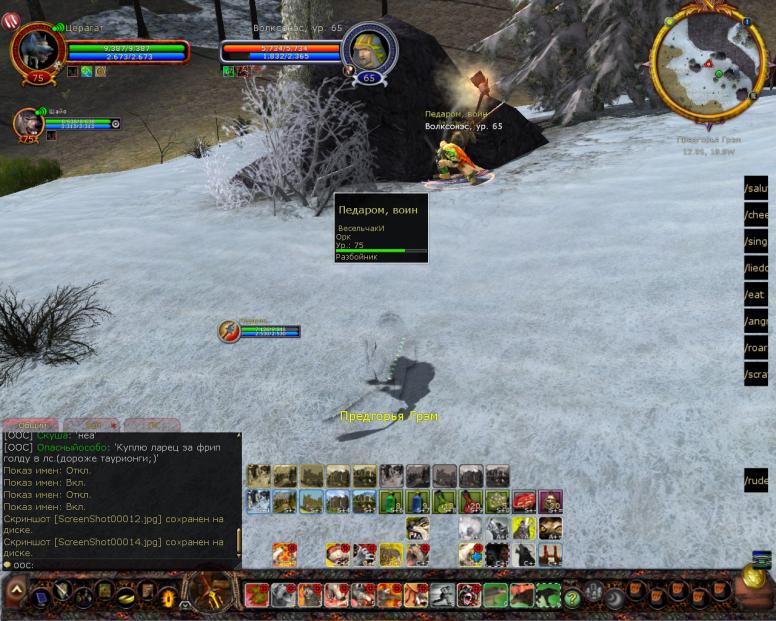Select the fellowship member portrait
Viewport: 776px width, 621px height.
(x=26, y=123)
